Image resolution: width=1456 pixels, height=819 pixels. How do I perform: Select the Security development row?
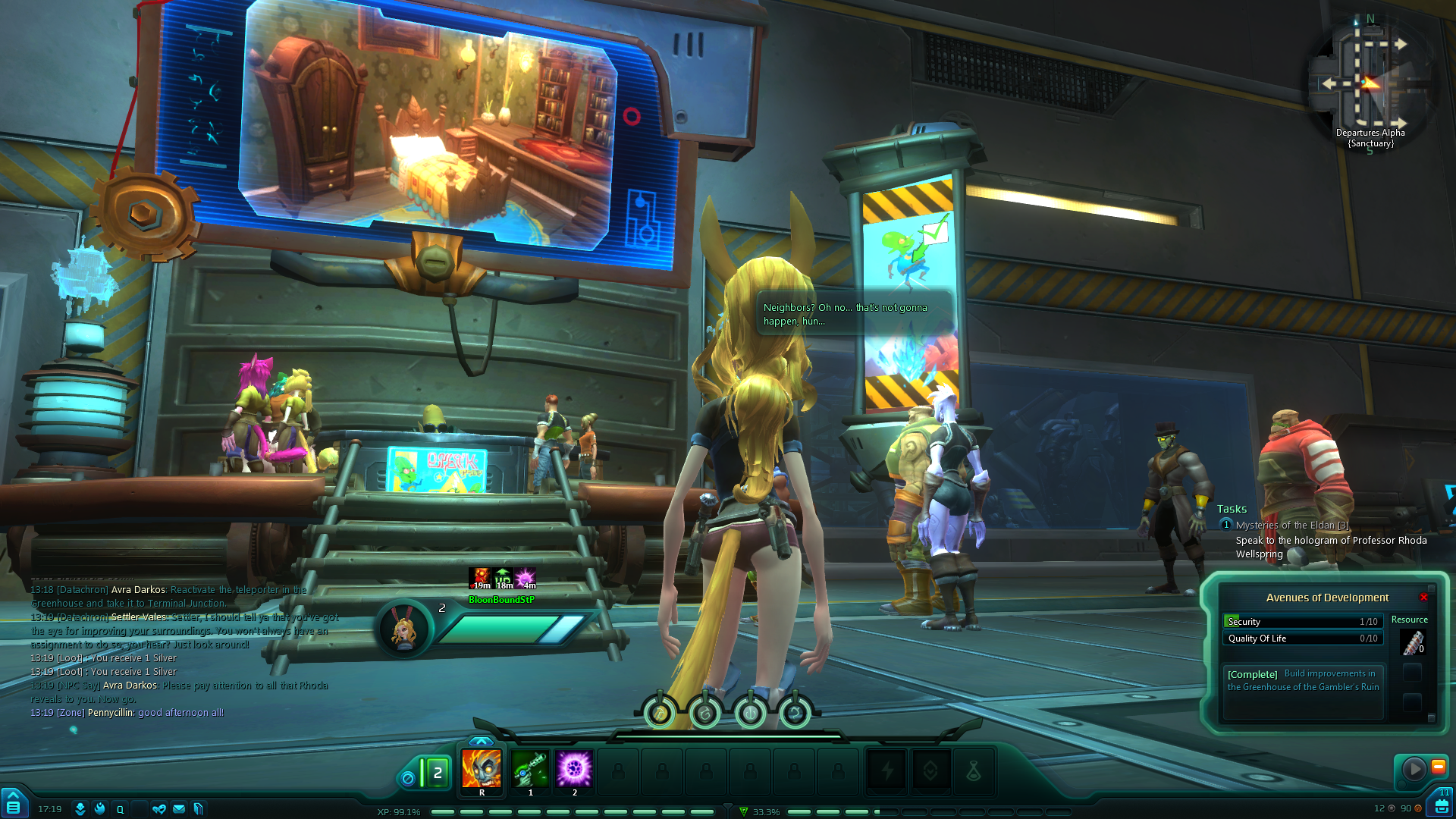(x=1302, y=622)
